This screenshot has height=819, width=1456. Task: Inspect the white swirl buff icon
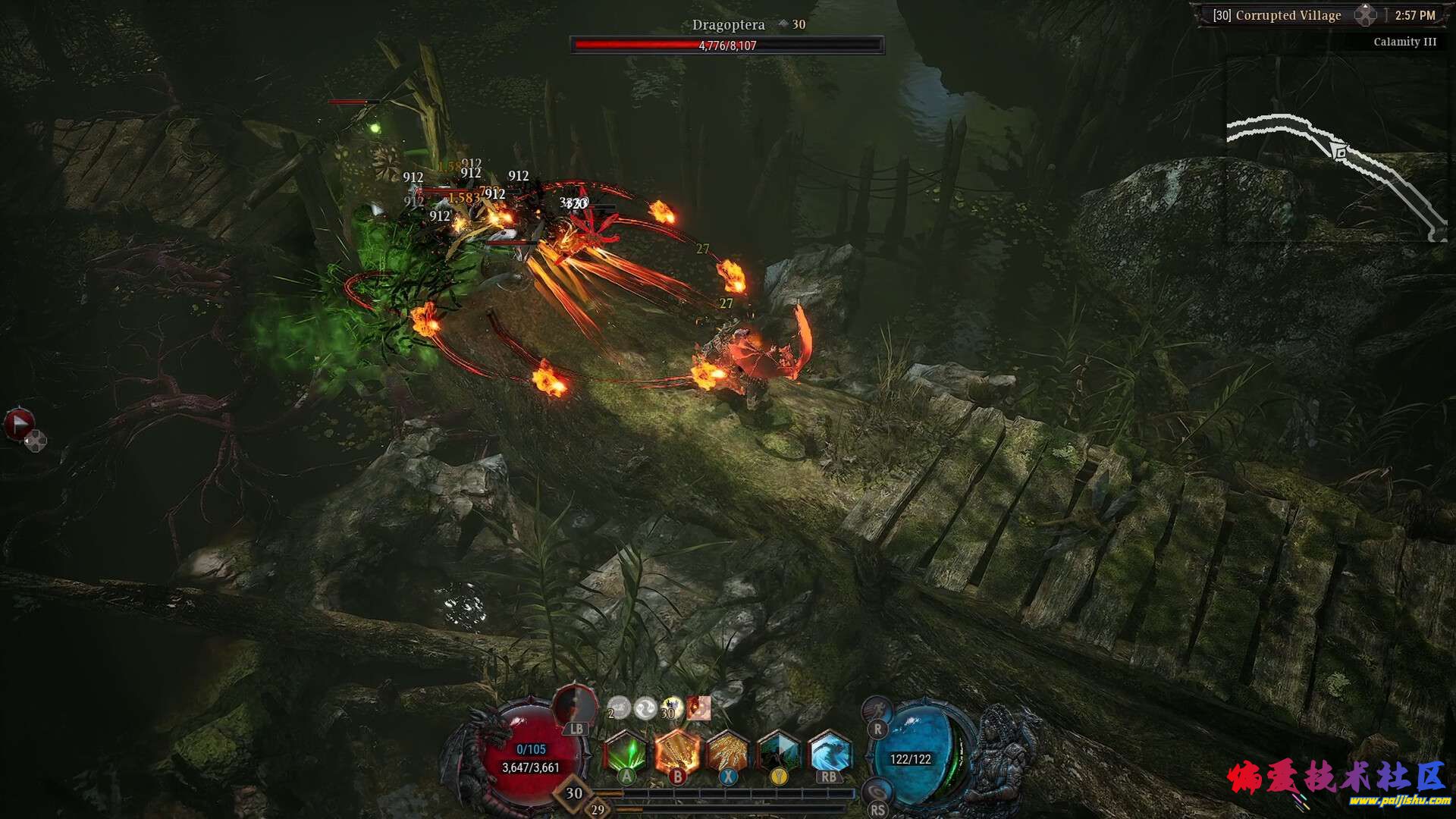point(645,708)
